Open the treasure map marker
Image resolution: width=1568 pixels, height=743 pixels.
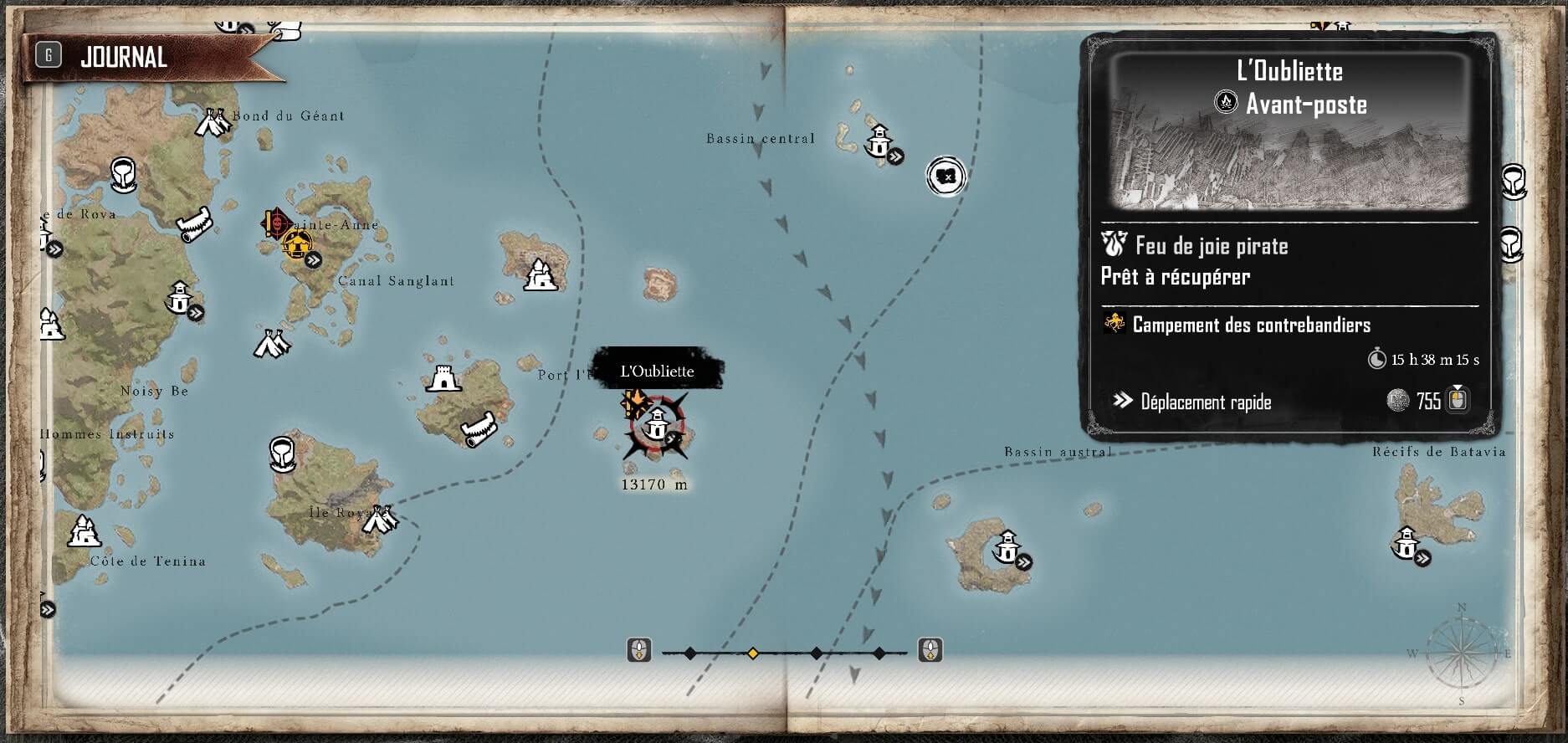click(x=945, y=176)
